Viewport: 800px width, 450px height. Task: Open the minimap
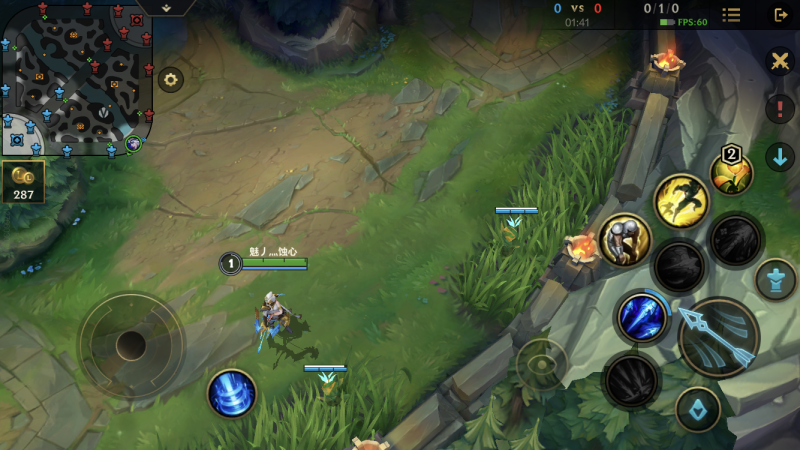77,78
